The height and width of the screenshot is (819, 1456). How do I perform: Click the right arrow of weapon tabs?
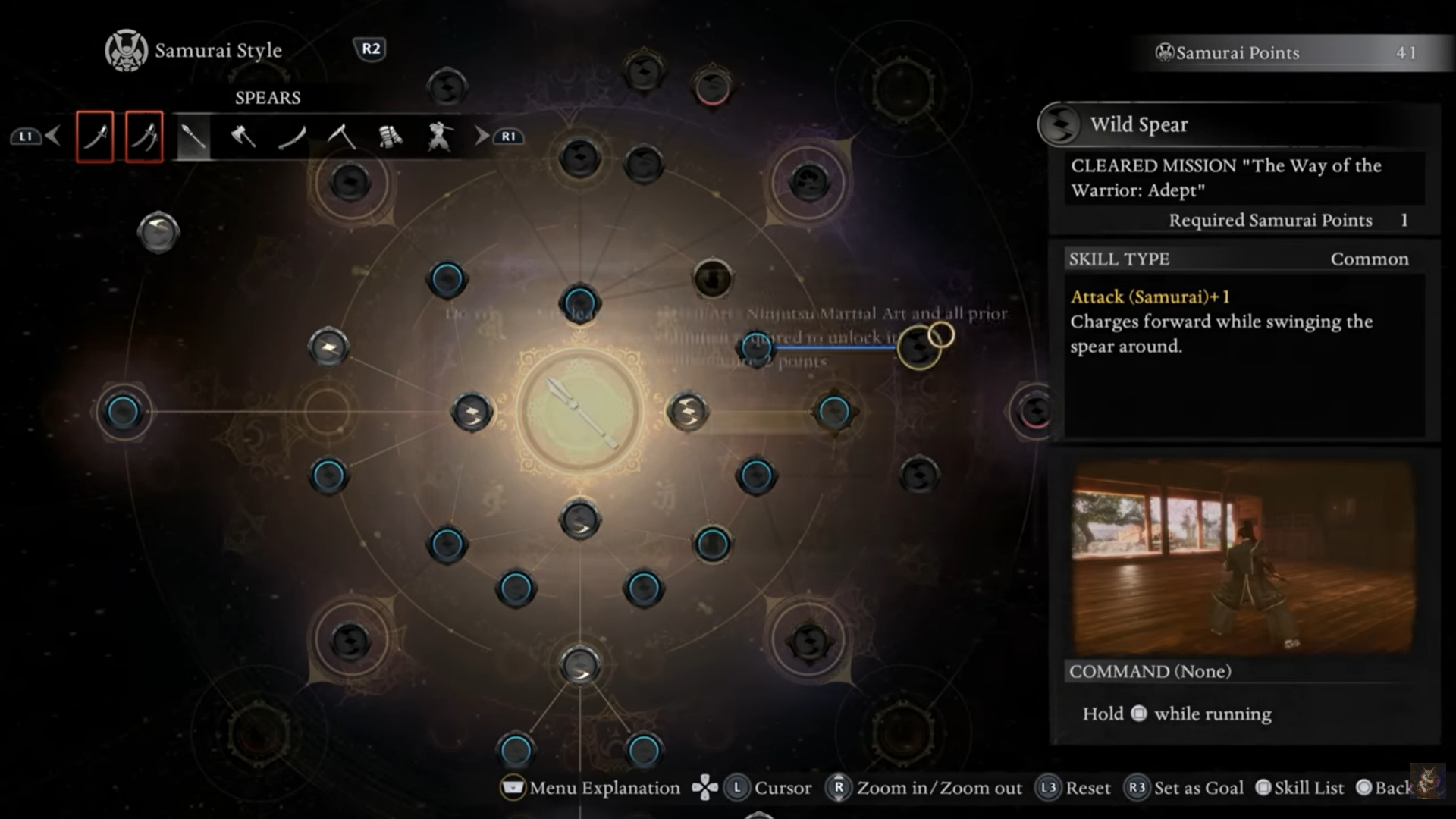click(482, 136)
